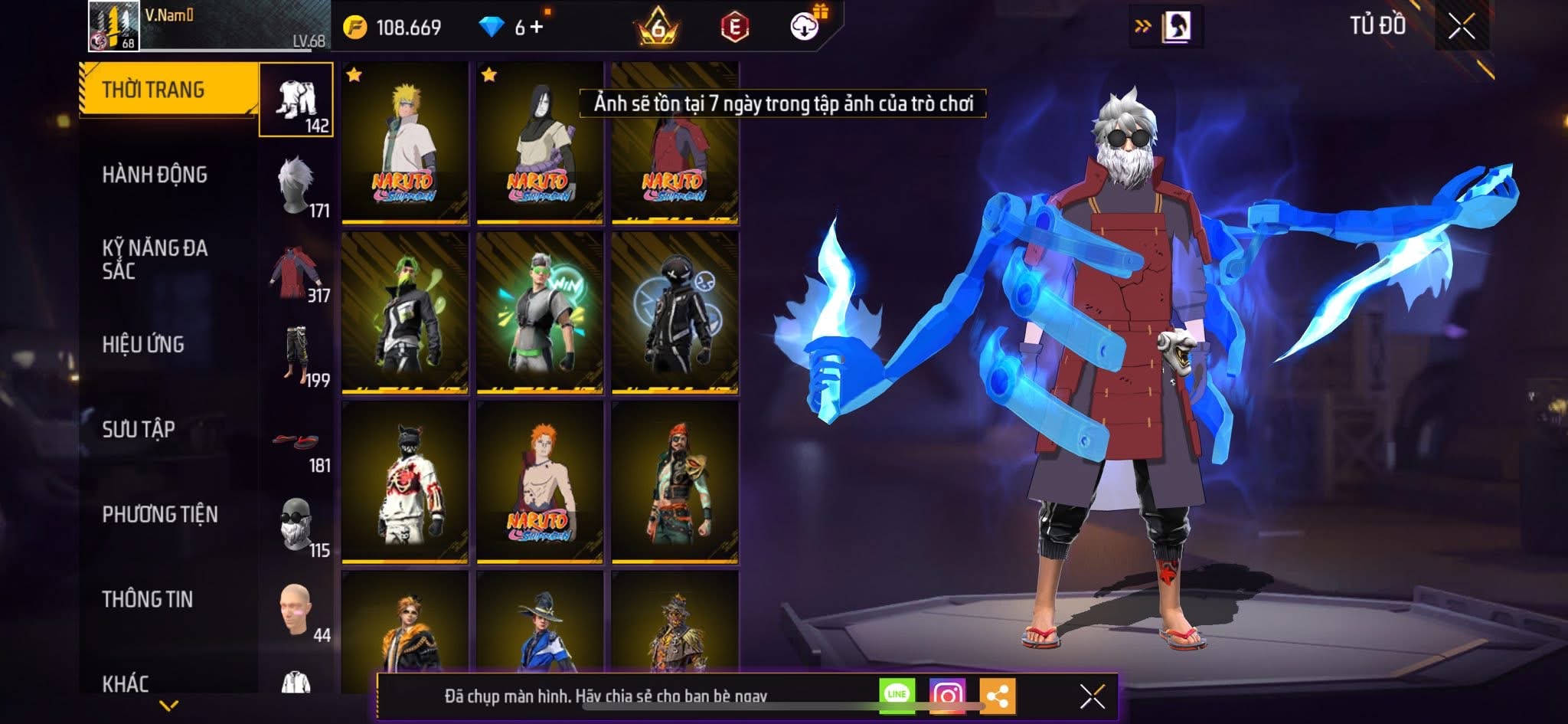Dismiss the screenshot share banner
This screenshot has height=724, width=1568.
click(1092, 696)
